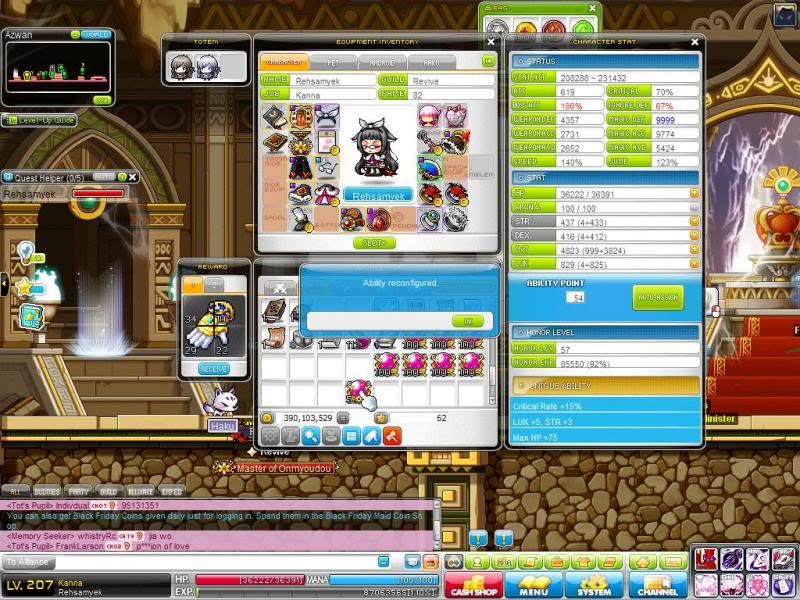Close the Quest Helper panel
Image resolution: width=800 pixels, height=600 pixels.
(x=132, y=177)
